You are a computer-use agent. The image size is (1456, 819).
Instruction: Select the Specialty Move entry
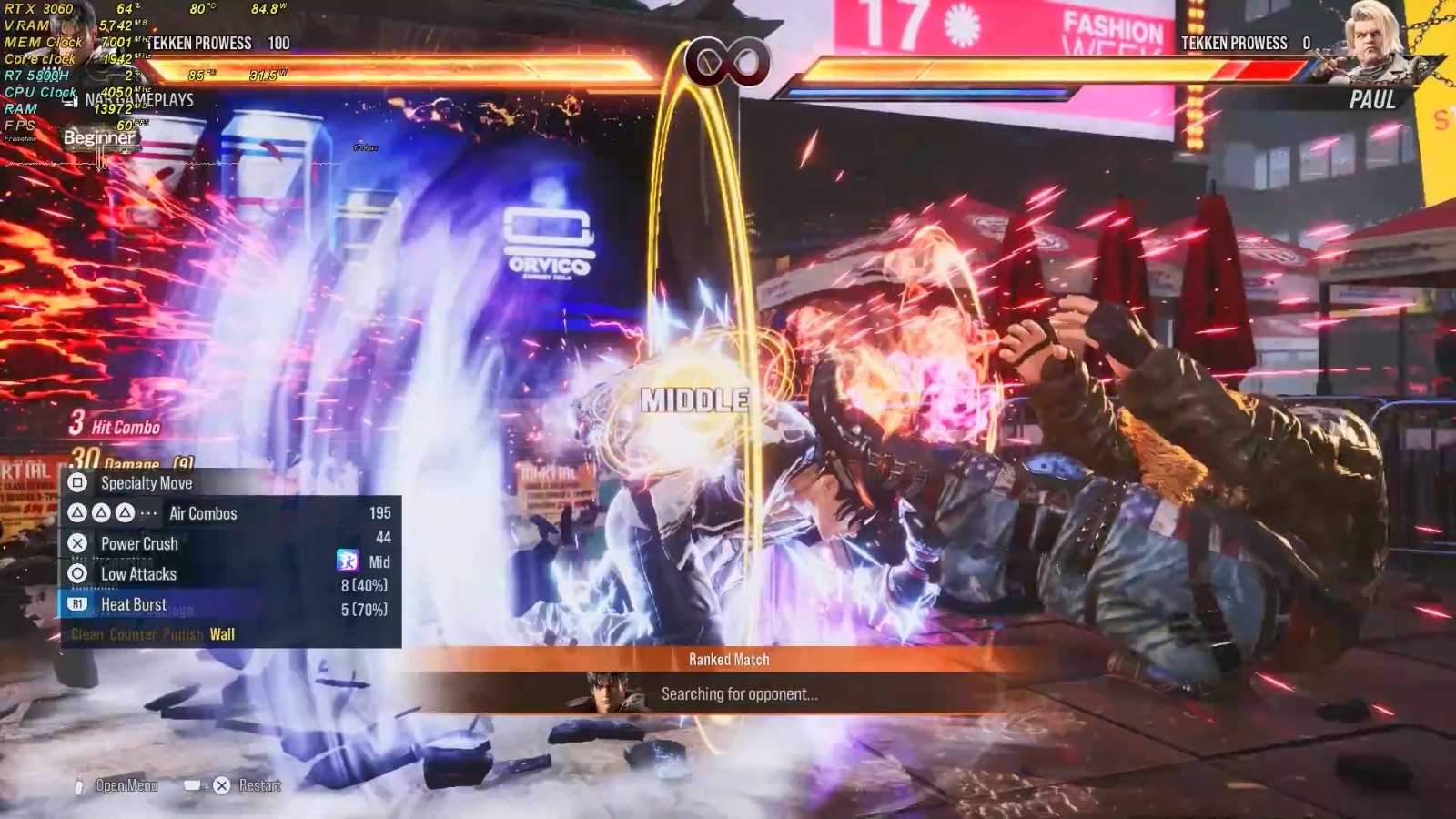point(146,483)
